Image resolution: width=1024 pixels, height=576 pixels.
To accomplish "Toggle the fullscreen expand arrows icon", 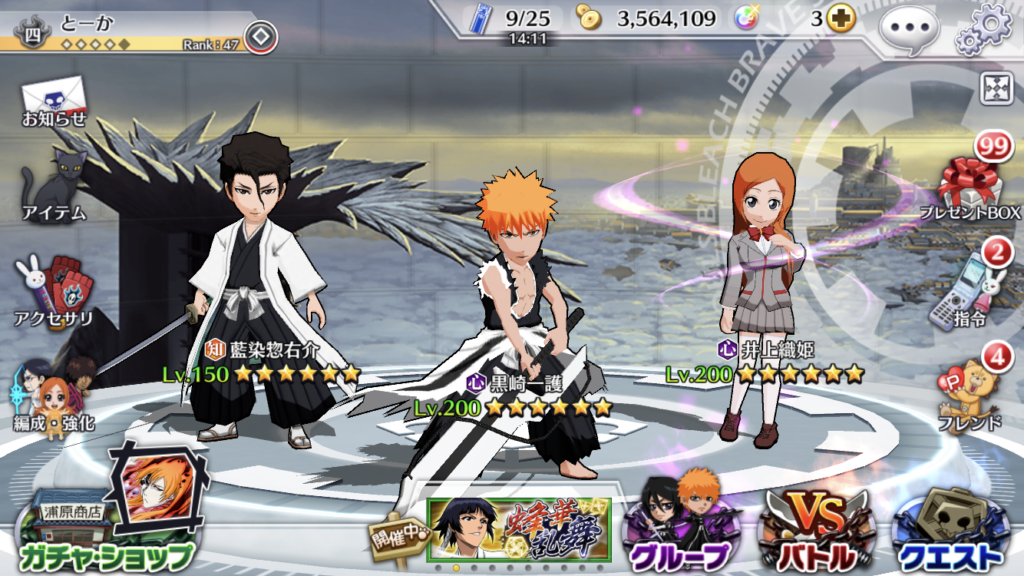I will [x=994, y=88].
